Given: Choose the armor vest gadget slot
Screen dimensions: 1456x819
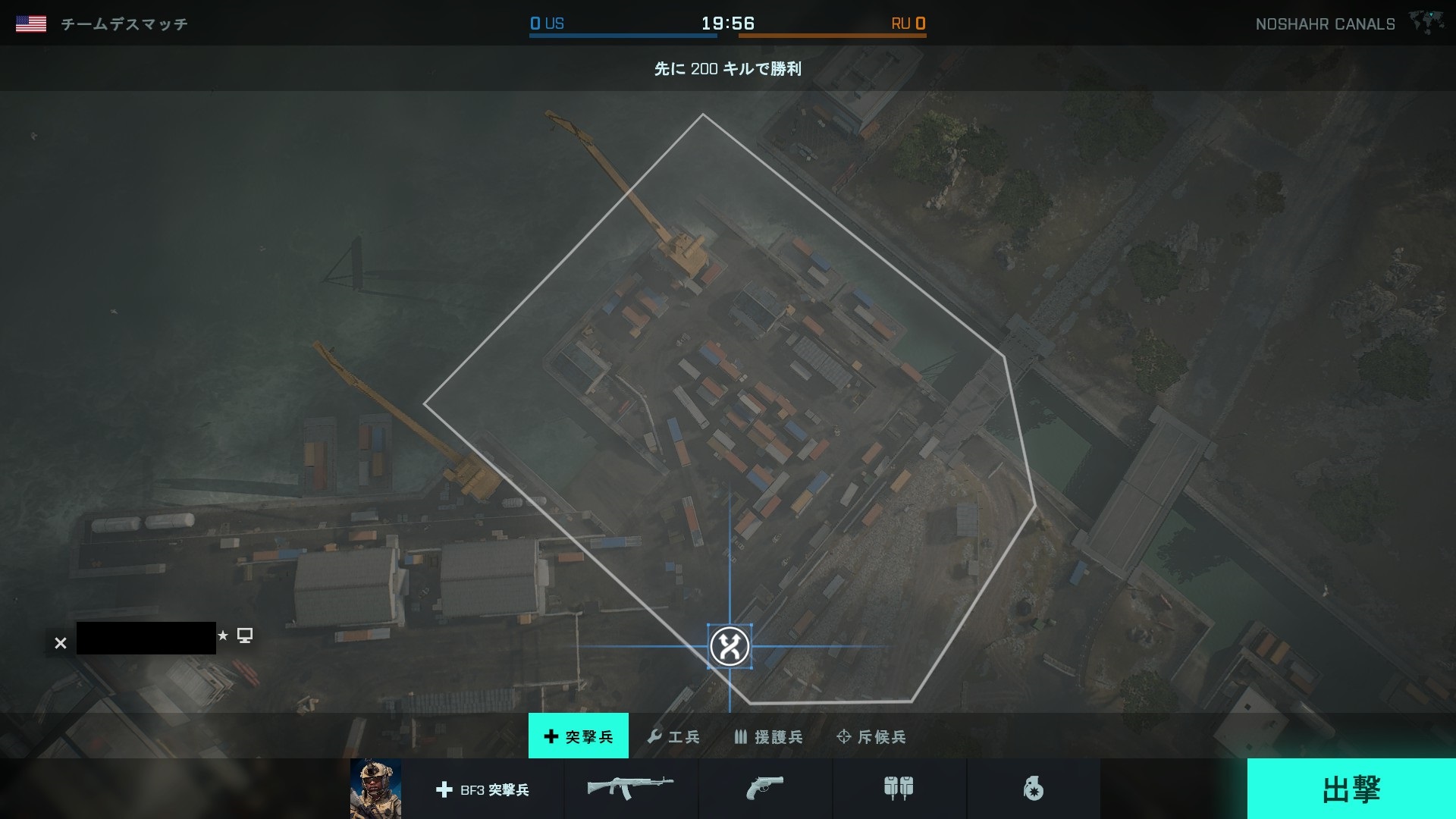Looking at the screenshot, I should pyautogui.click(x=899, y=789).
